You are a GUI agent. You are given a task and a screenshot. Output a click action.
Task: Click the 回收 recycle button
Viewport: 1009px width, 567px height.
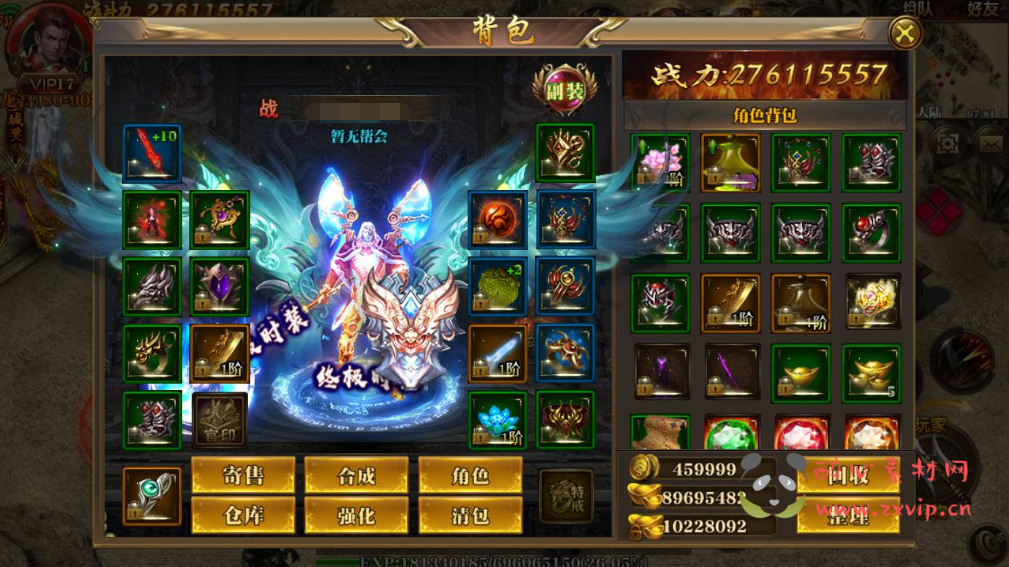click(x=847, y=476)
